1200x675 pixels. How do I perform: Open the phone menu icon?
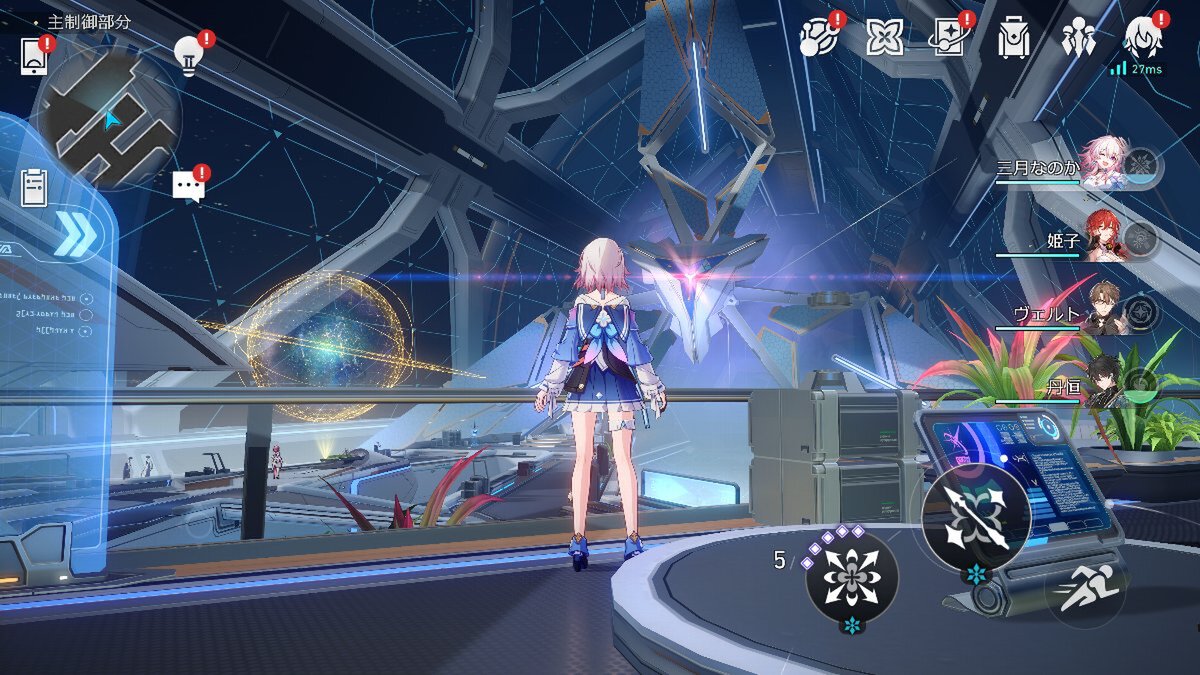[34, 55]
